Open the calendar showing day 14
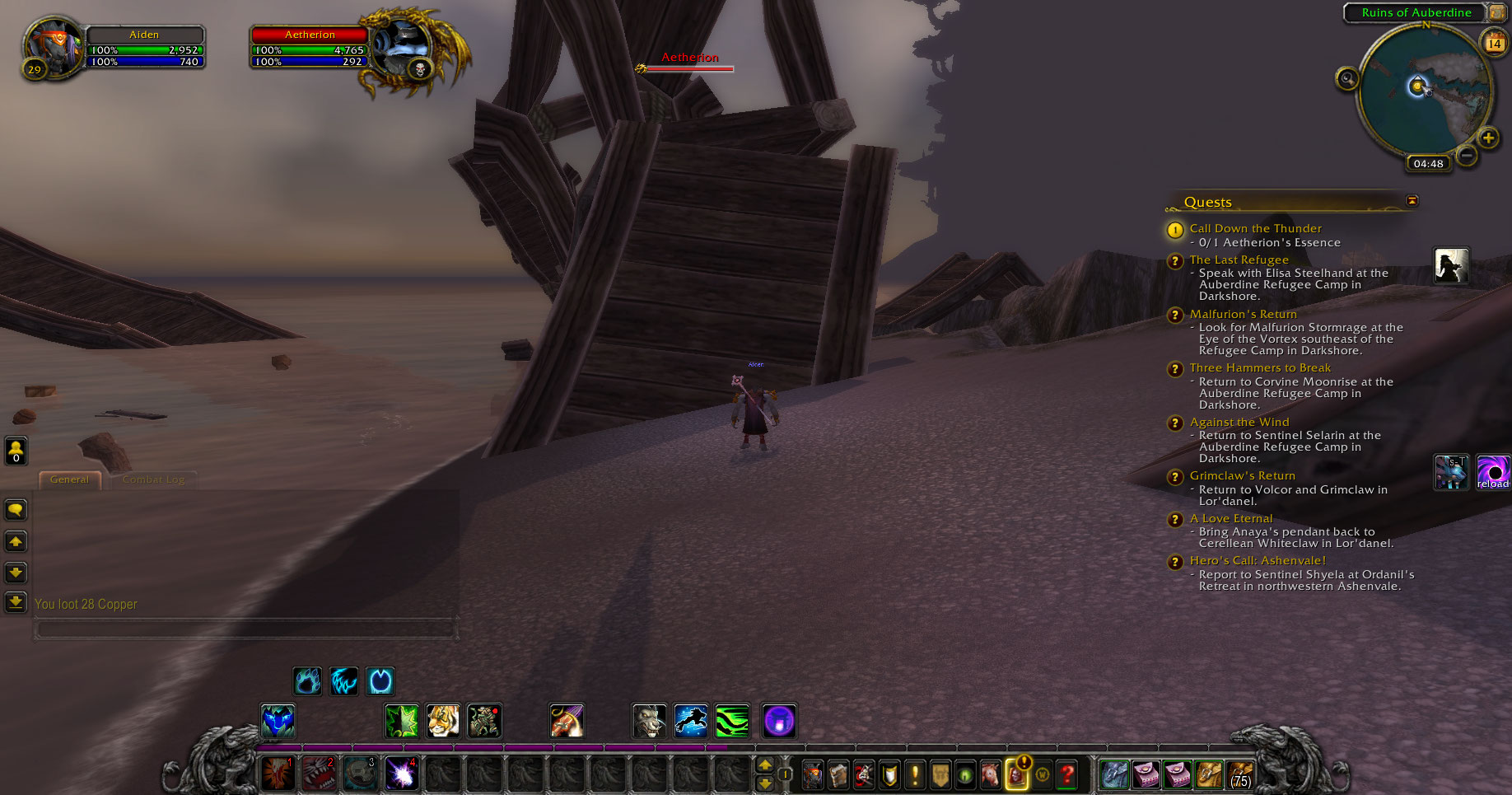The height and width of the screenshot is (795, 1512). tap(1494, 43)
